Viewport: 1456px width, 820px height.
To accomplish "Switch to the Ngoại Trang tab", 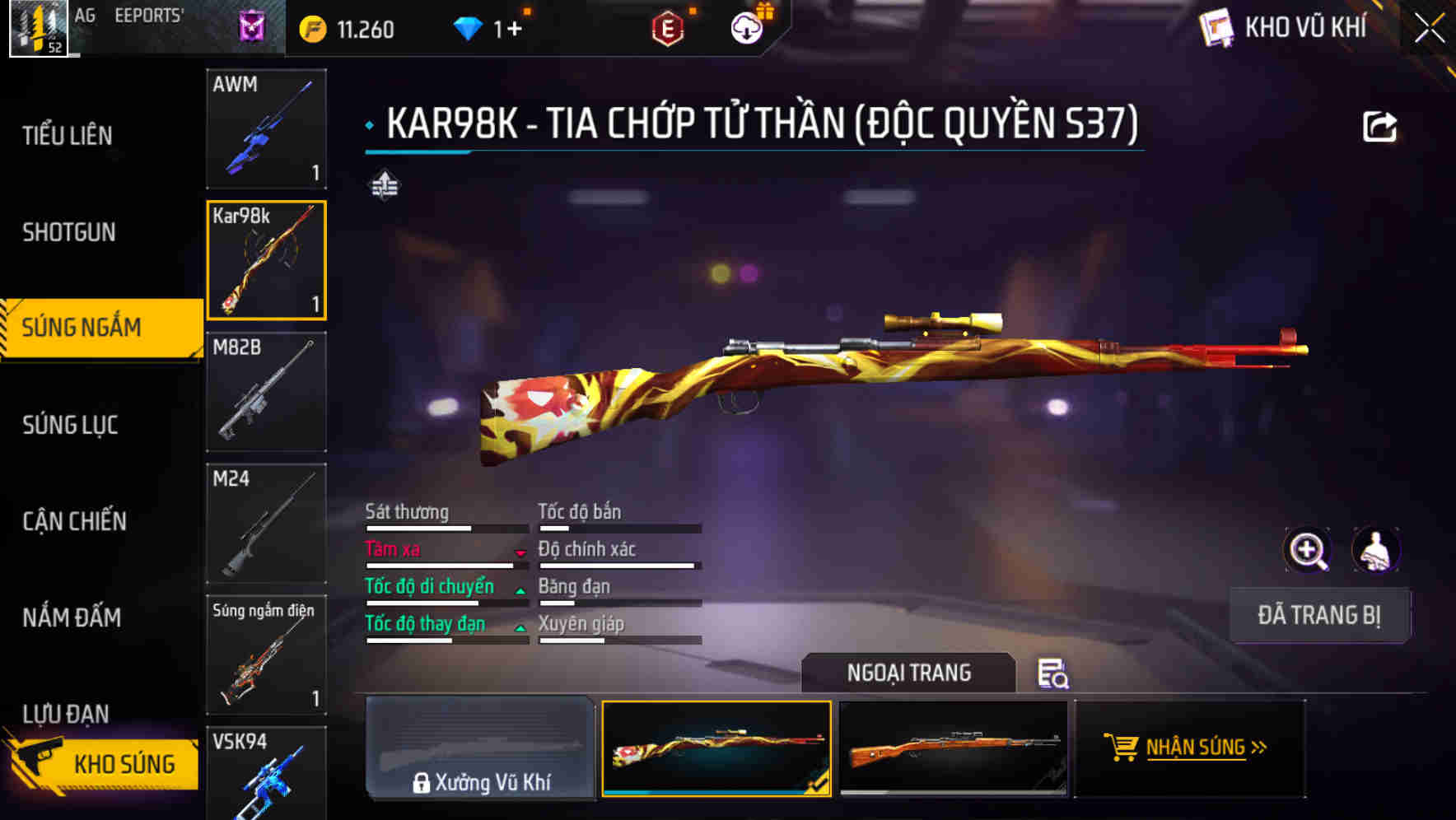I will point(908,673).
